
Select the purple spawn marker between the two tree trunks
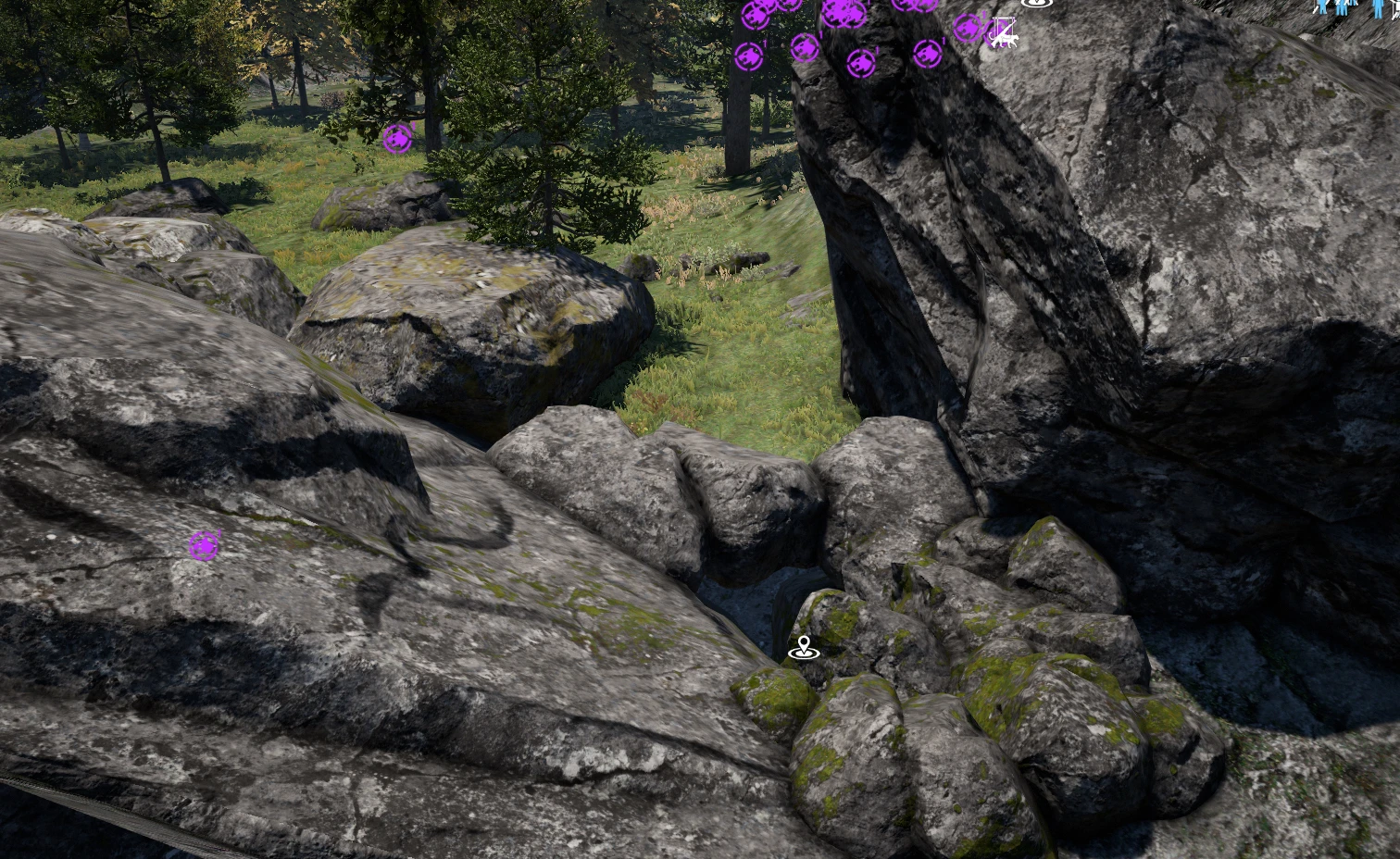(805, 46)
